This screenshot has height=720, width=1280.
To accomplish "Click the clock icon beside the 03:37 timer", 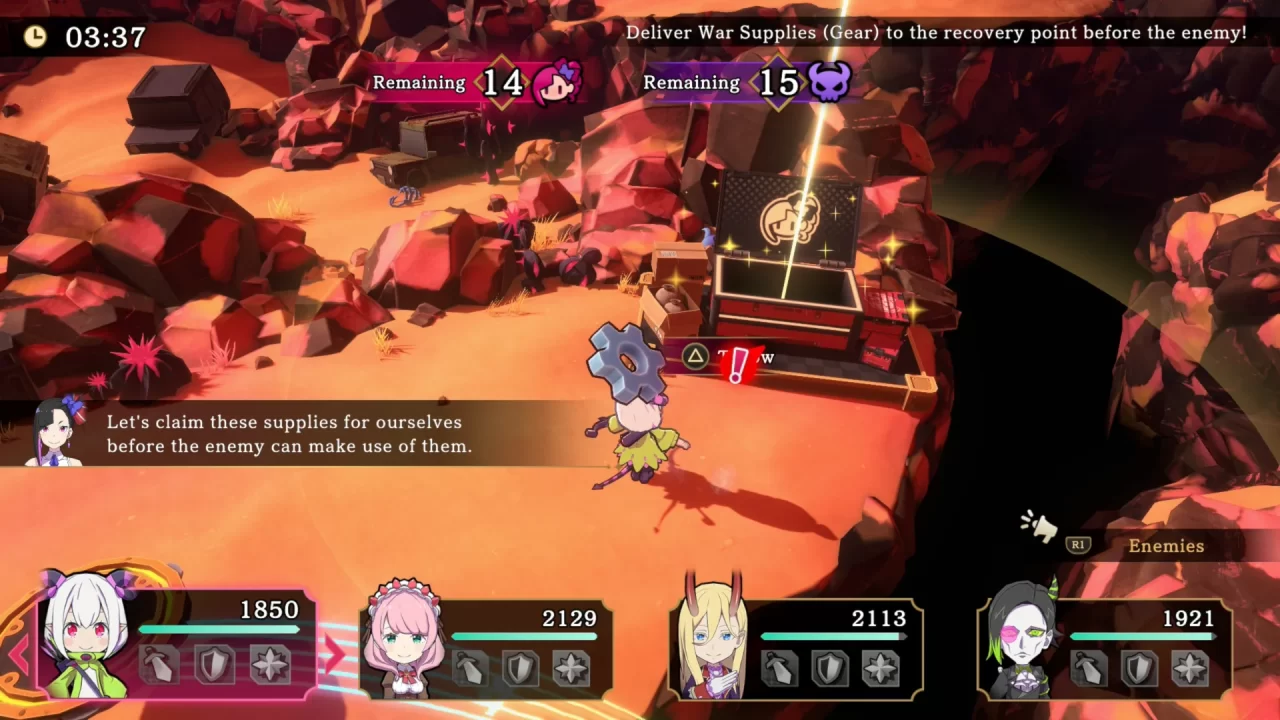I will 37,35.
